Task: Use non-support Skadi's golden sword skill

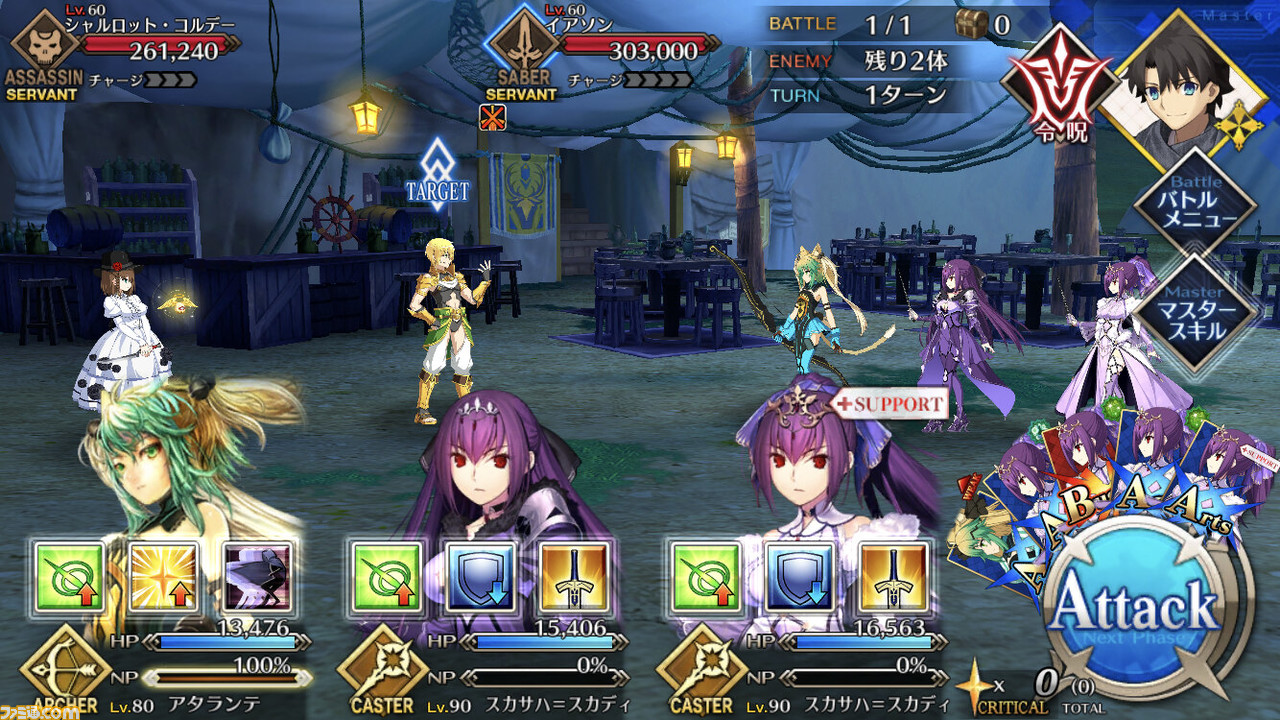Action: 574,577
